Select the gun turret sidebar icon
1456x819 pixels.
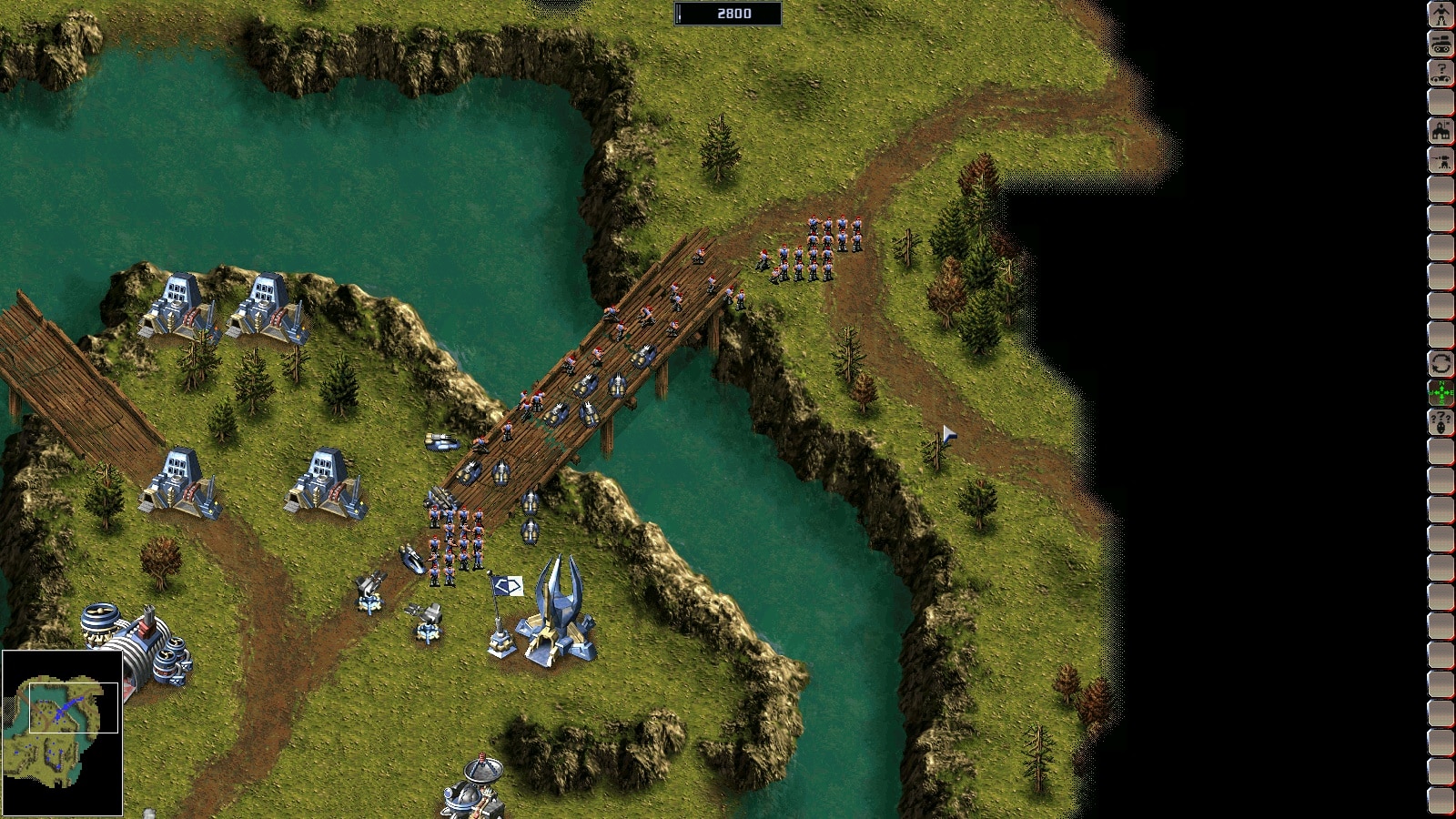[x=1441, y=160]
